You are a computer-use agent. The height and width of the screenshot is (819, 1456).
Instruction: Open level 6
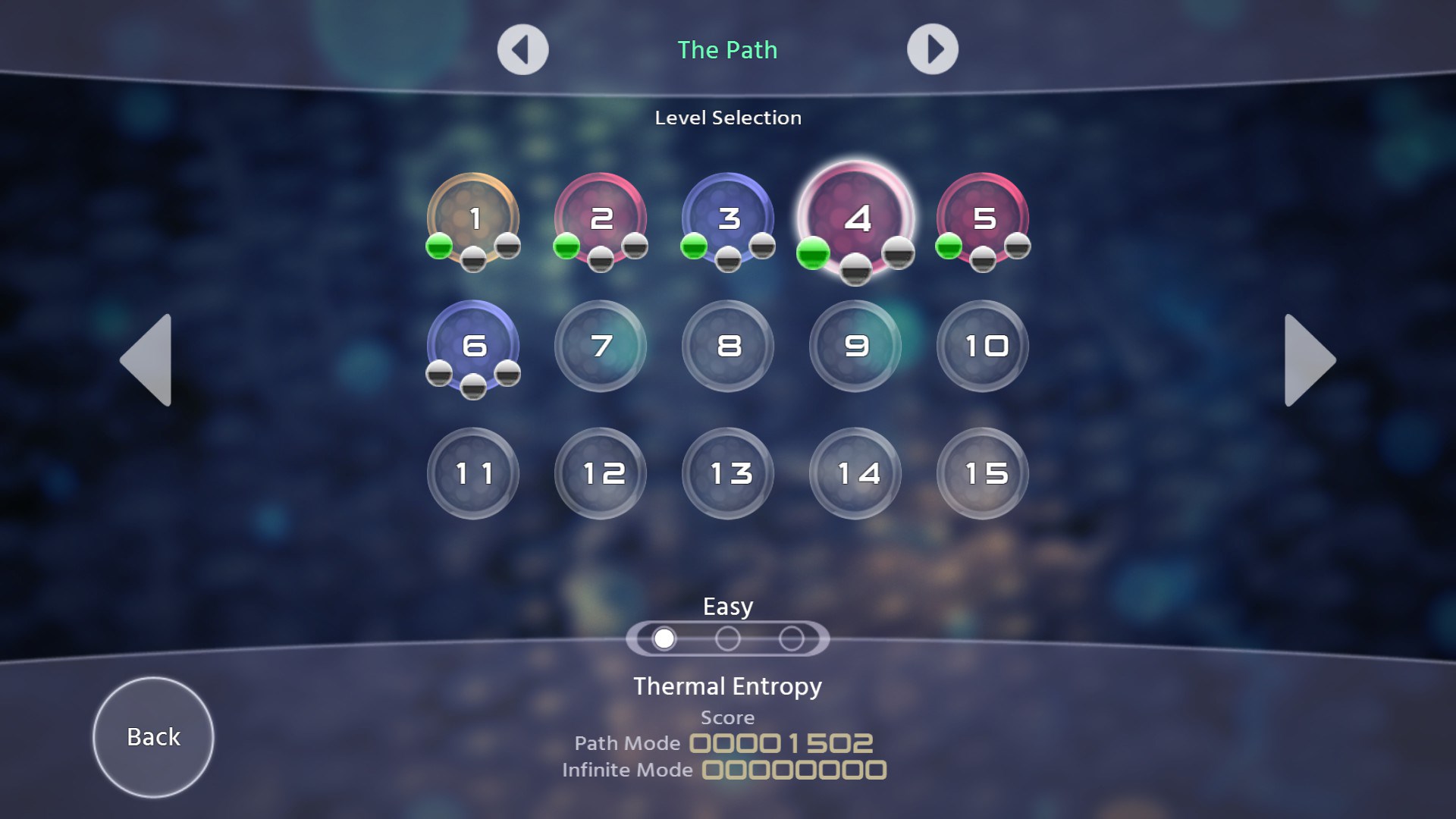click(x=472, y=347)
